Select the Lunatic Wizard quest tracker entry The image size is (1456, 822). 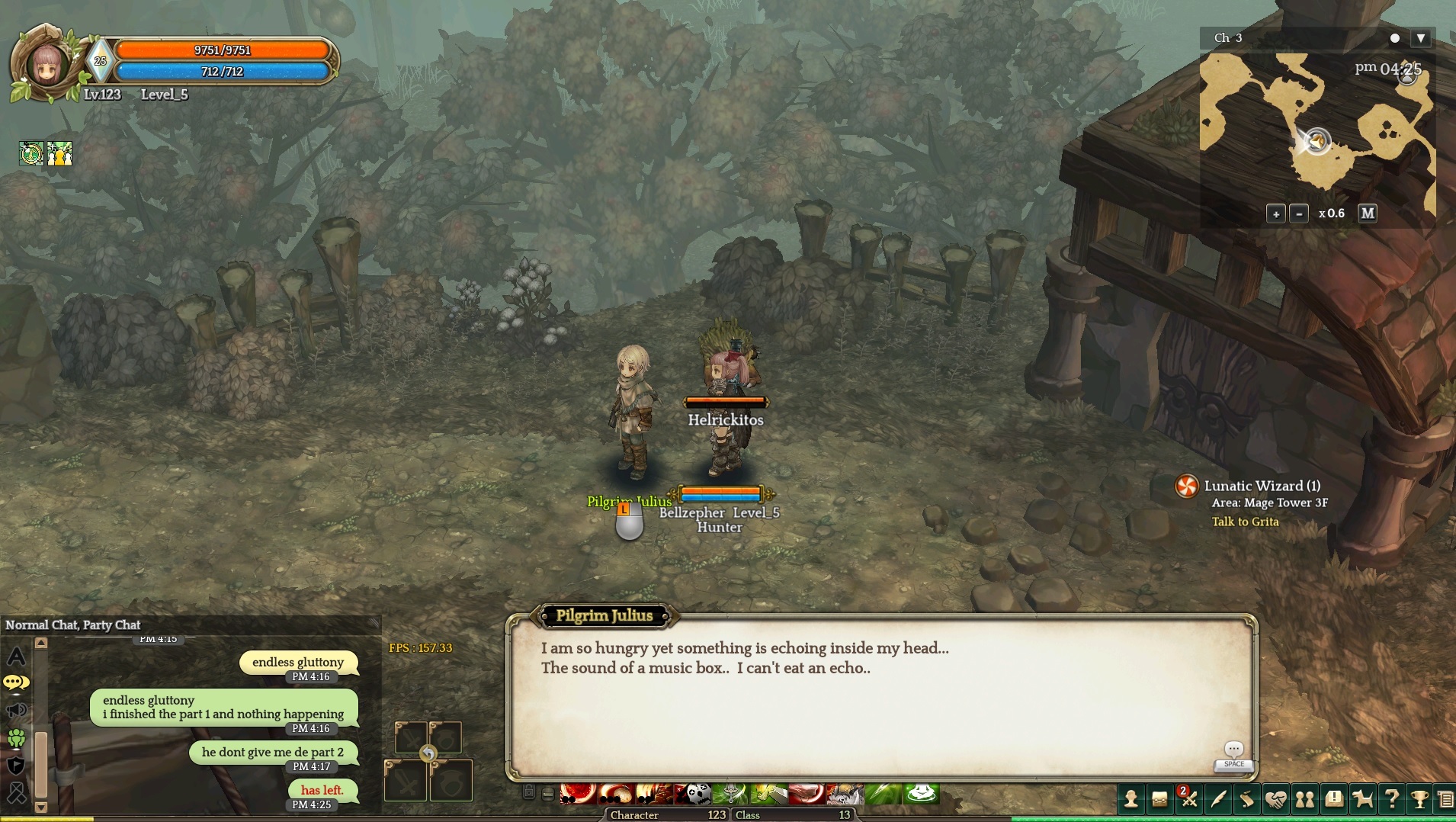coord(1262,486)
